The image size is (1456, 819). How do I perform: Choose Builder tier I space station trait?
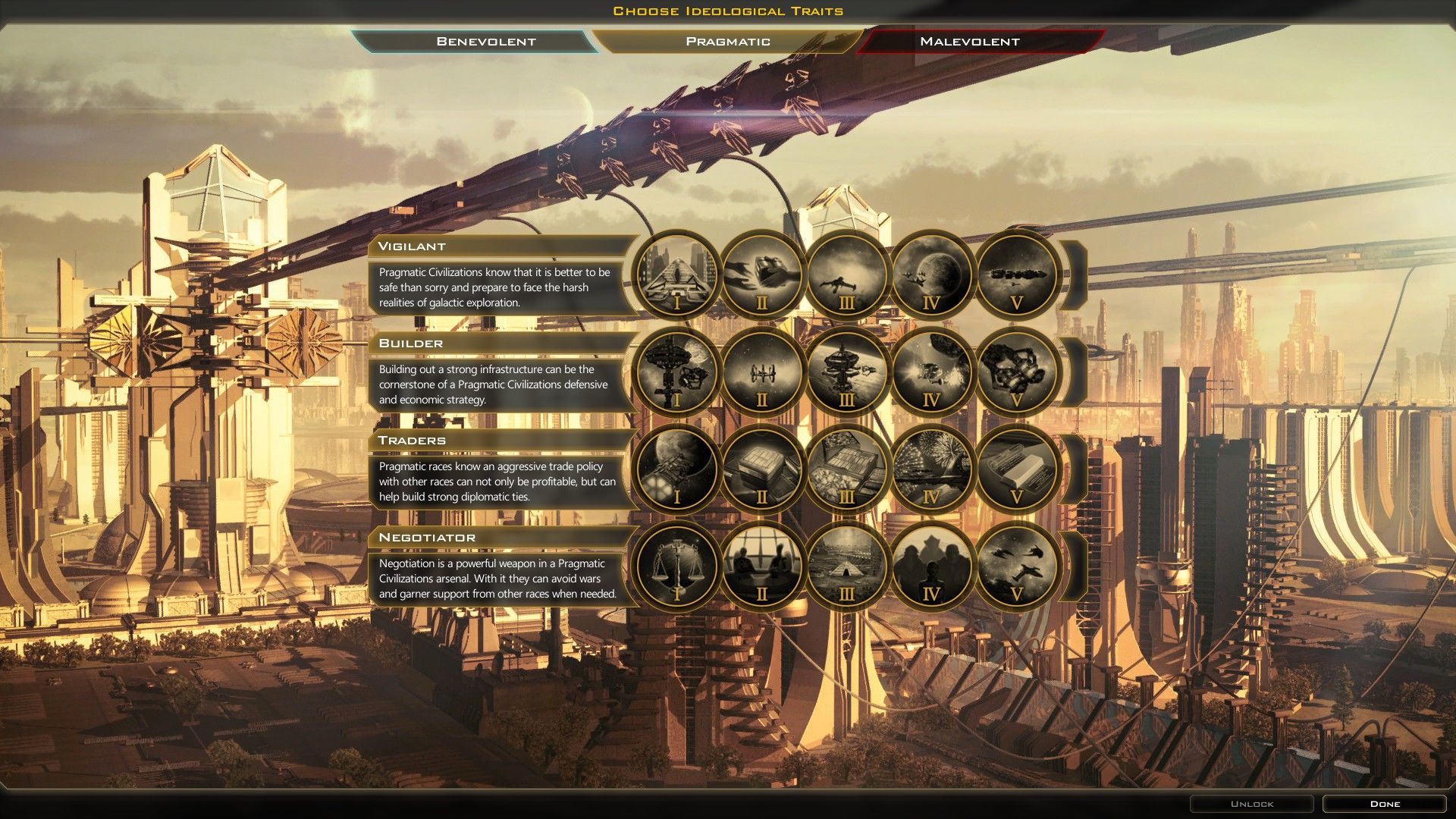[677, 372]
